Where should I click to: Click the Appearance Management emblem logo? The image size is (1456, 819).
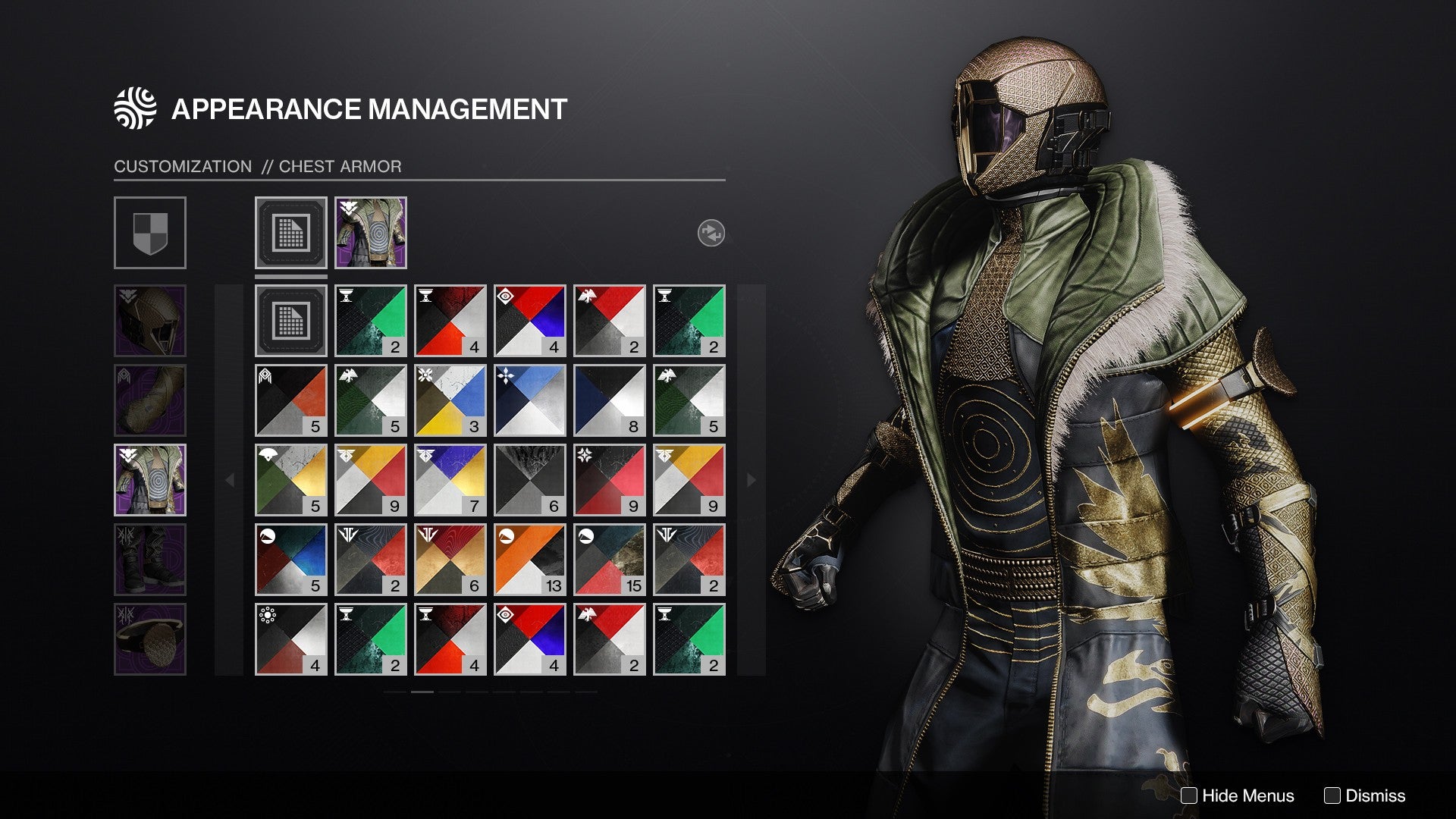(133, 108)
